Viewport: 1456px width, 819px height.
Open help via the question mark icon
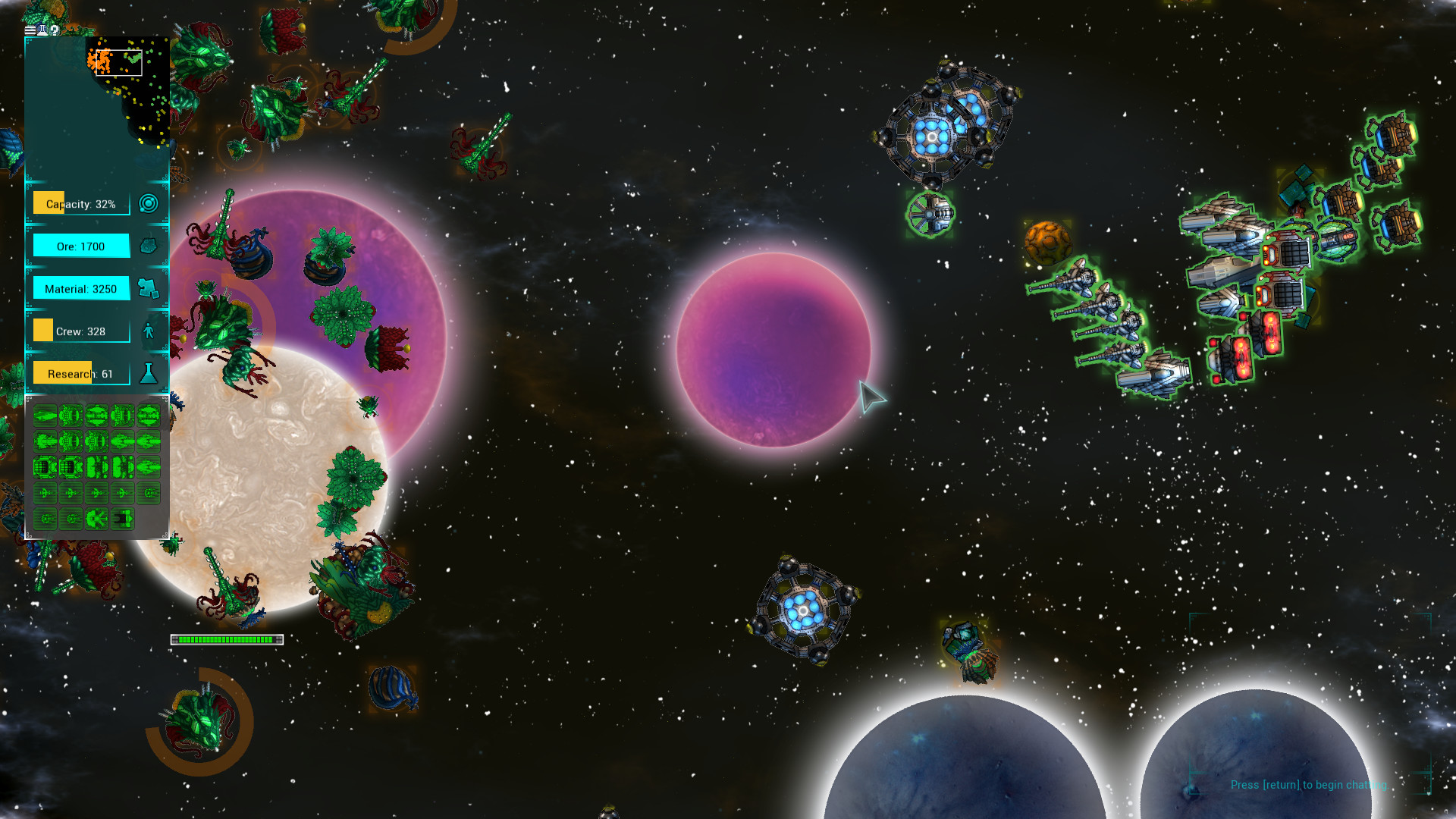(55, 30)
